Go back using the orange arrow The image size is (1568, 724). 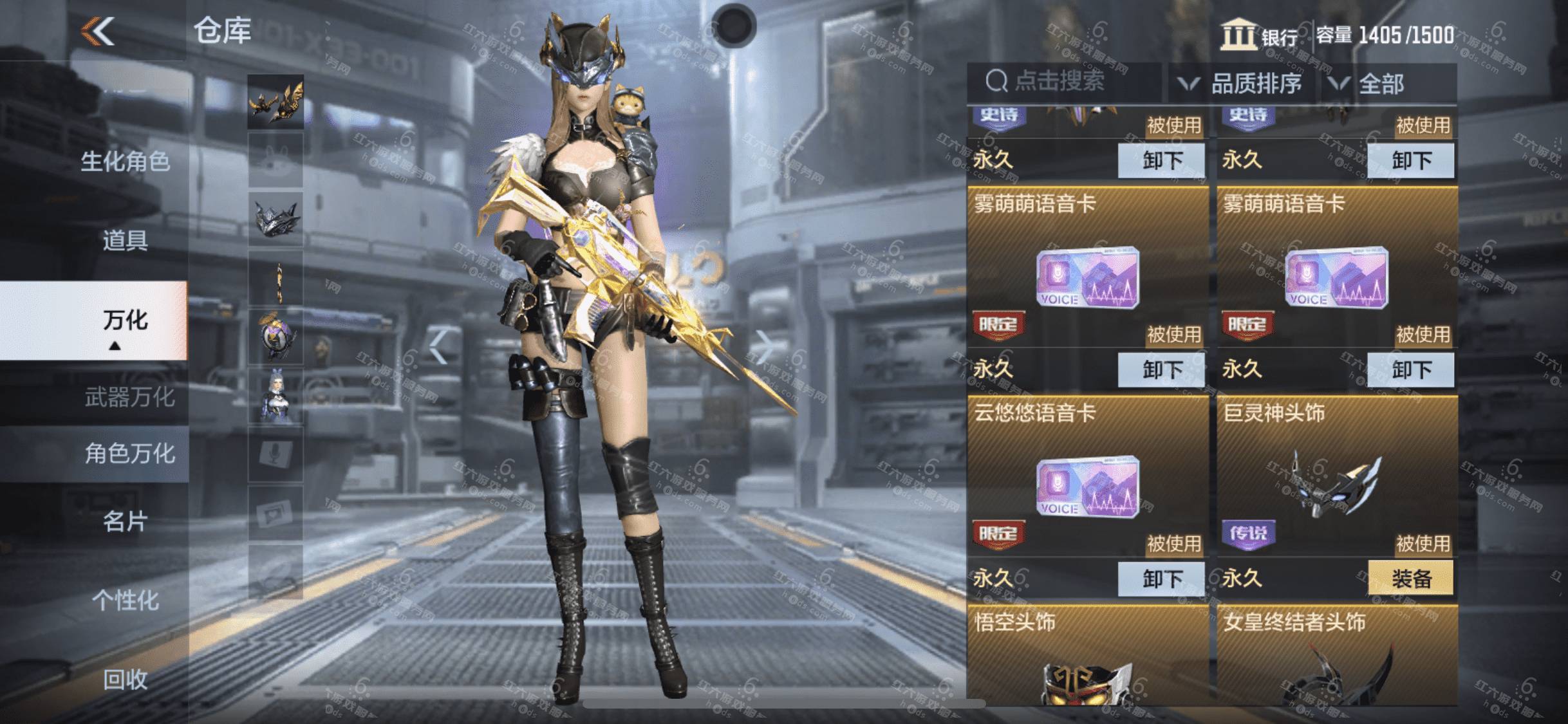98,31
